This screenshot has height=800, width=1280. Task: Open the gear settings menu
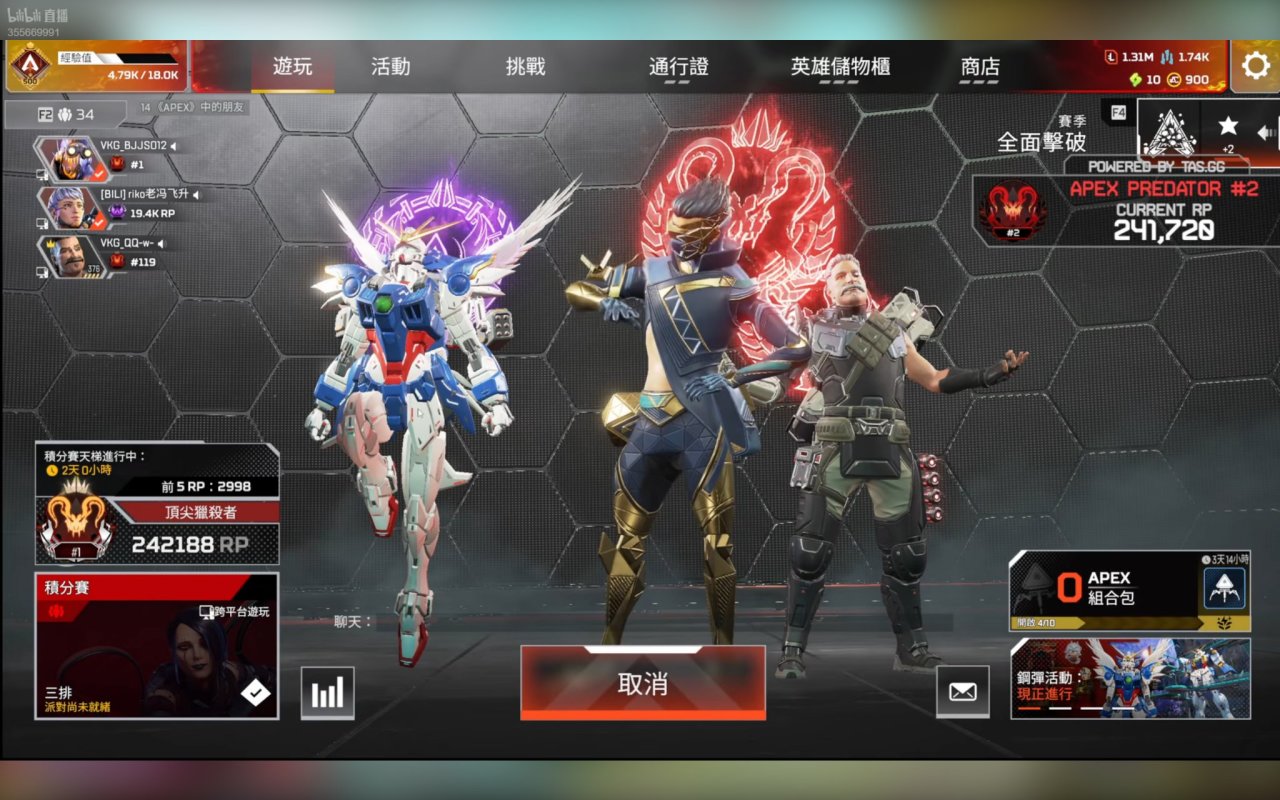[1255, 66]
